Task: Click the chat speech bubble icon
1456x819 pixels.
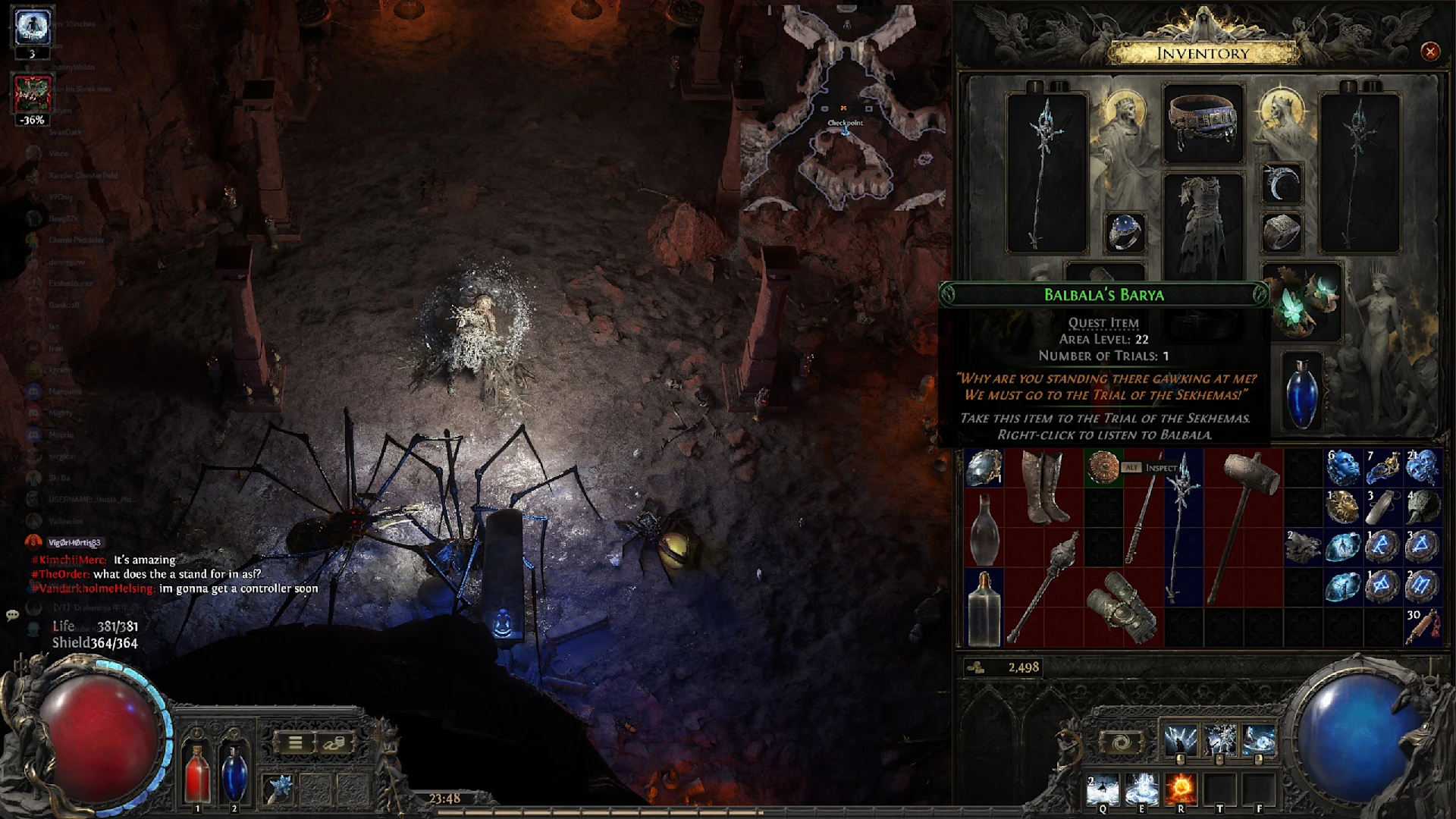Action: [12, 615]
